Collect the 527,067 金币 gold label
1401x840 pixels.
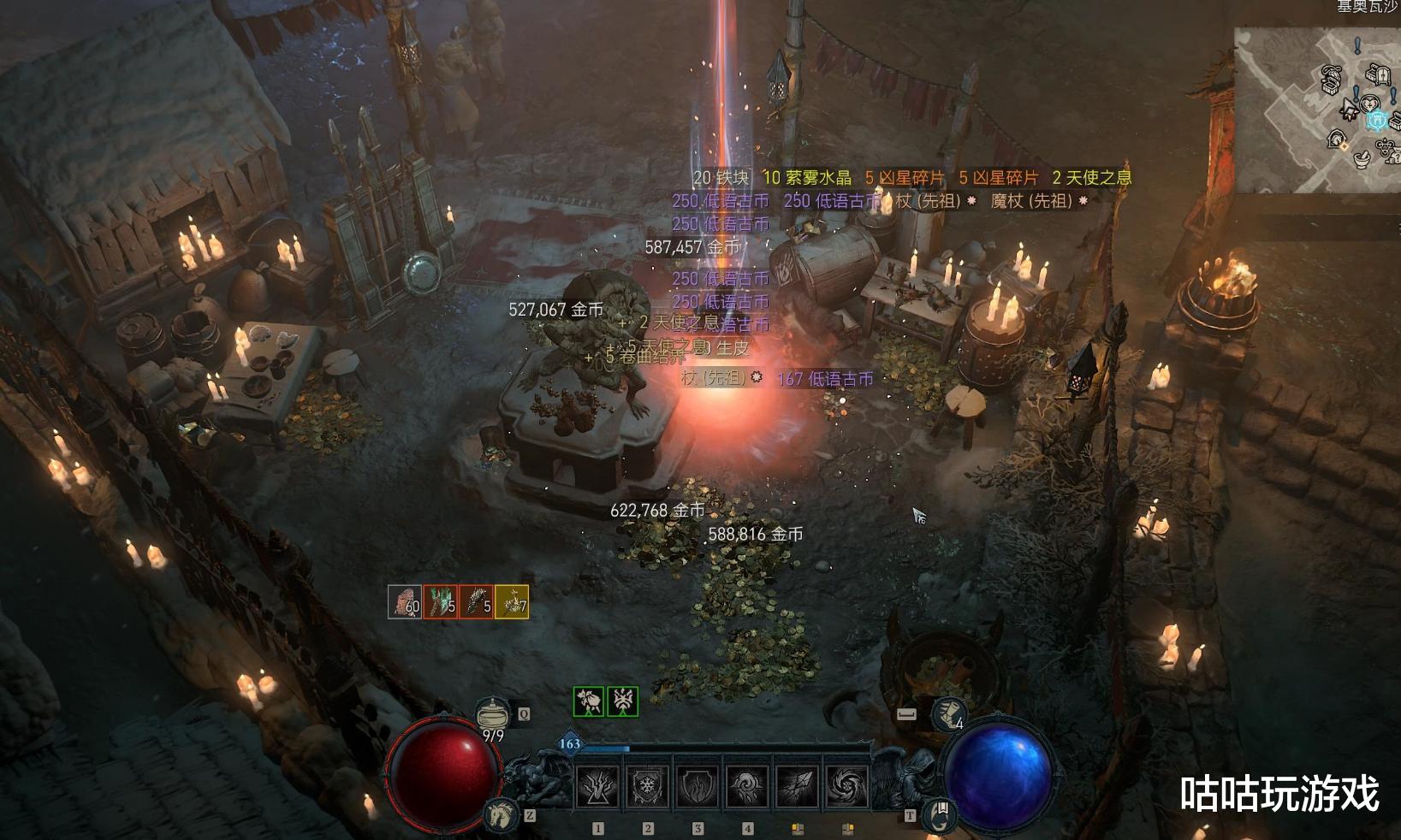click(x=555, y=310)
